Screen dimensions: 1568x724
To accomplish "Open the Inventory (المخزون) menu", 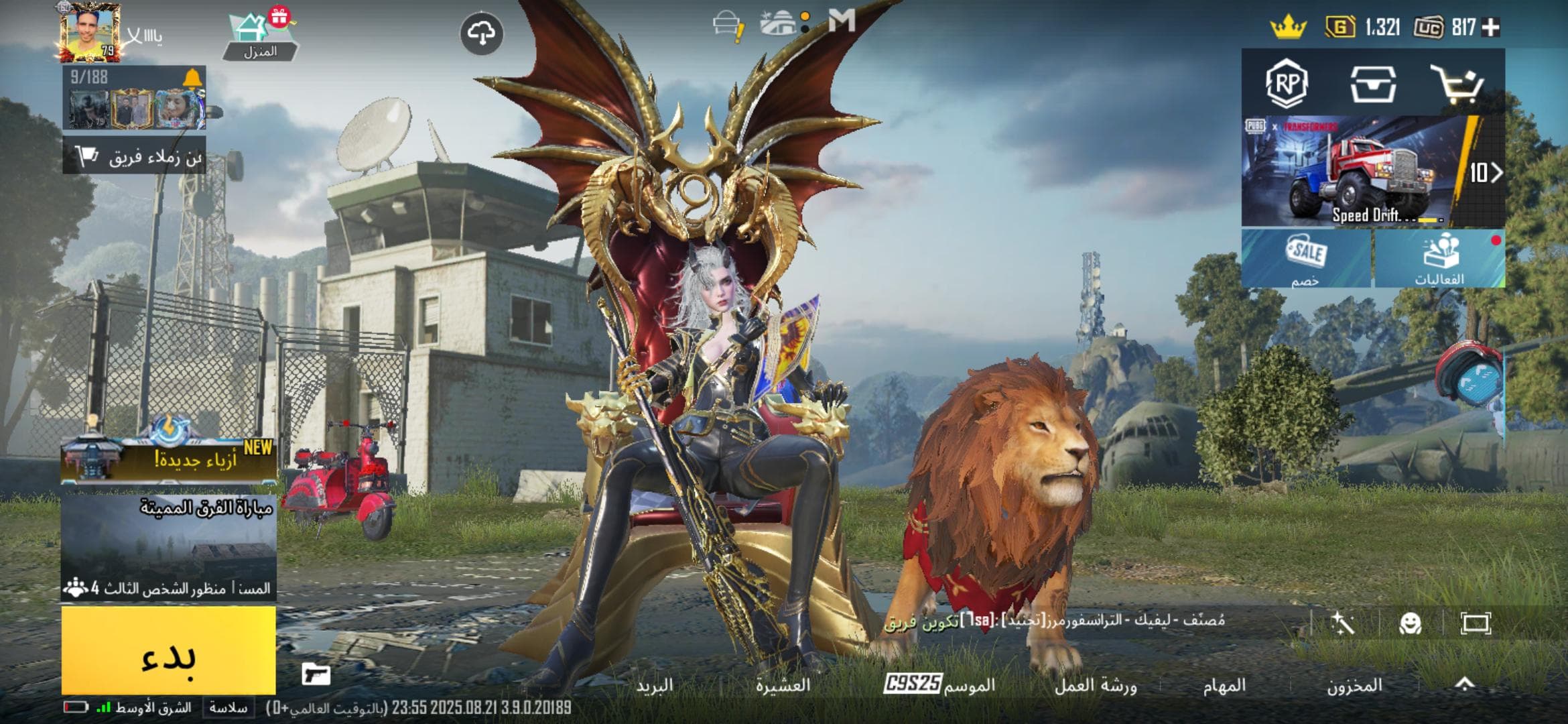I will [1354, 685].
